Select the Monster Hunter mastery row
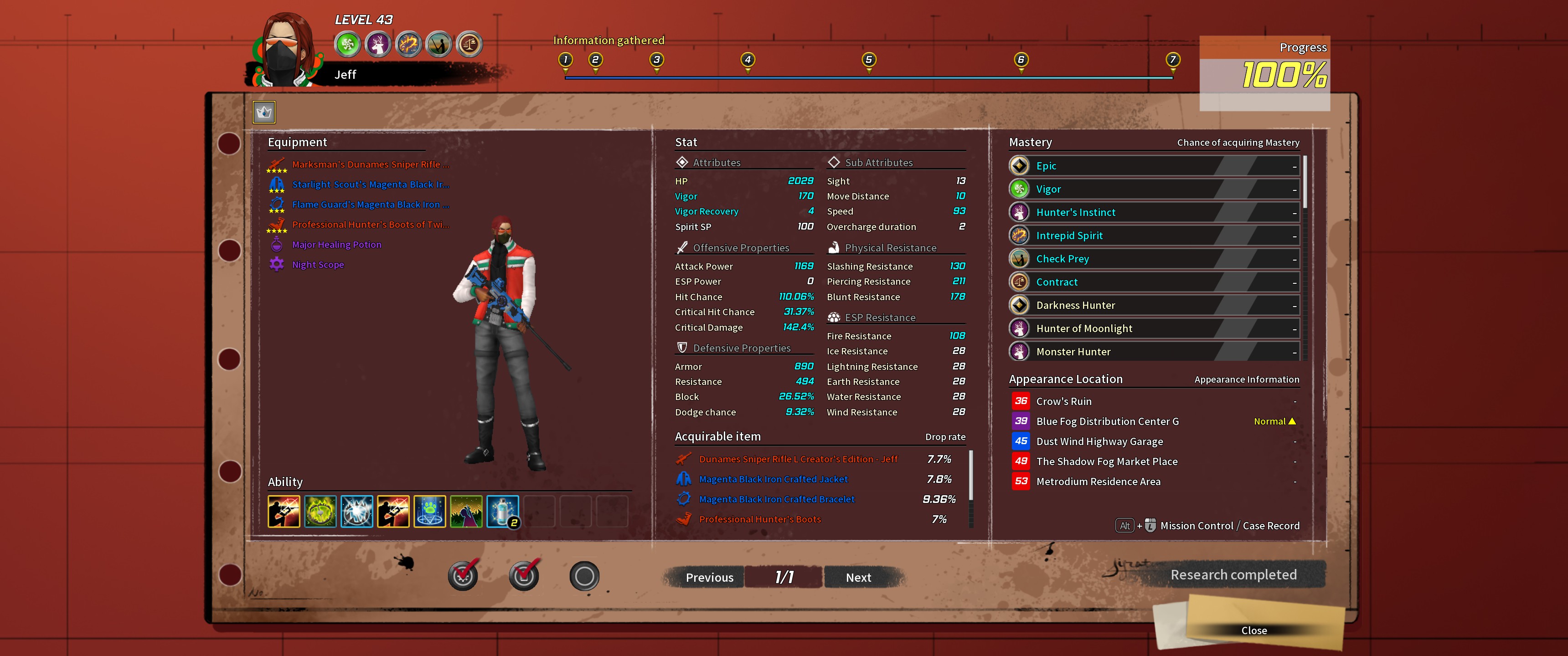The image size is (1568, 656). [1154, 352]
